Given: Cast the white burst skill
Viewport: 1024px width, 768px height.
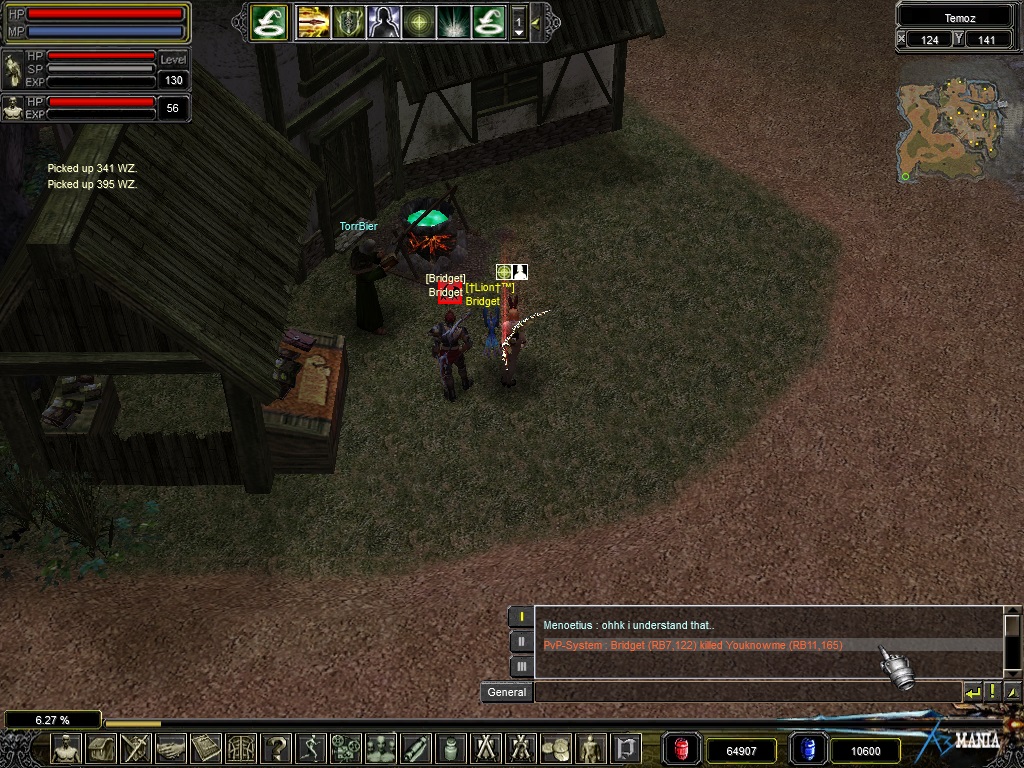Looking at the screenshot, I should tap(454, 21).
